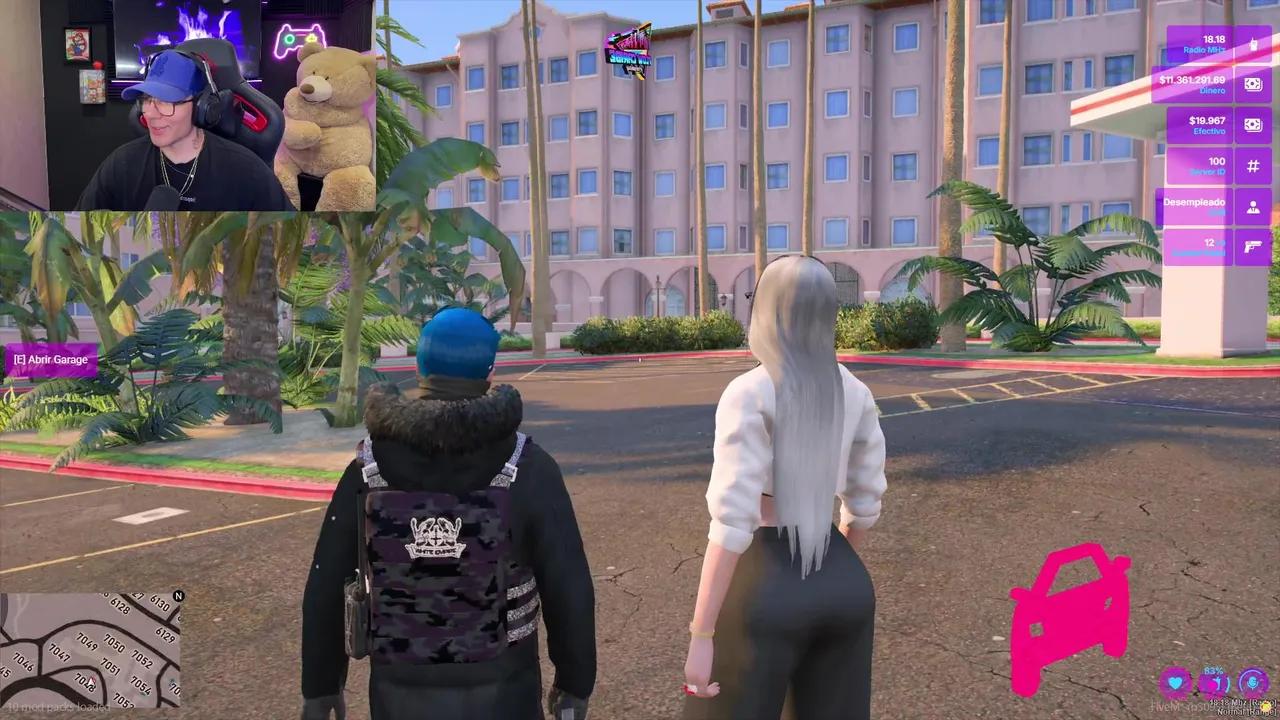This screenshot has height=720, width=1280.
Task: Select the Dinero banknote icon
Action: pos(1252,84)
